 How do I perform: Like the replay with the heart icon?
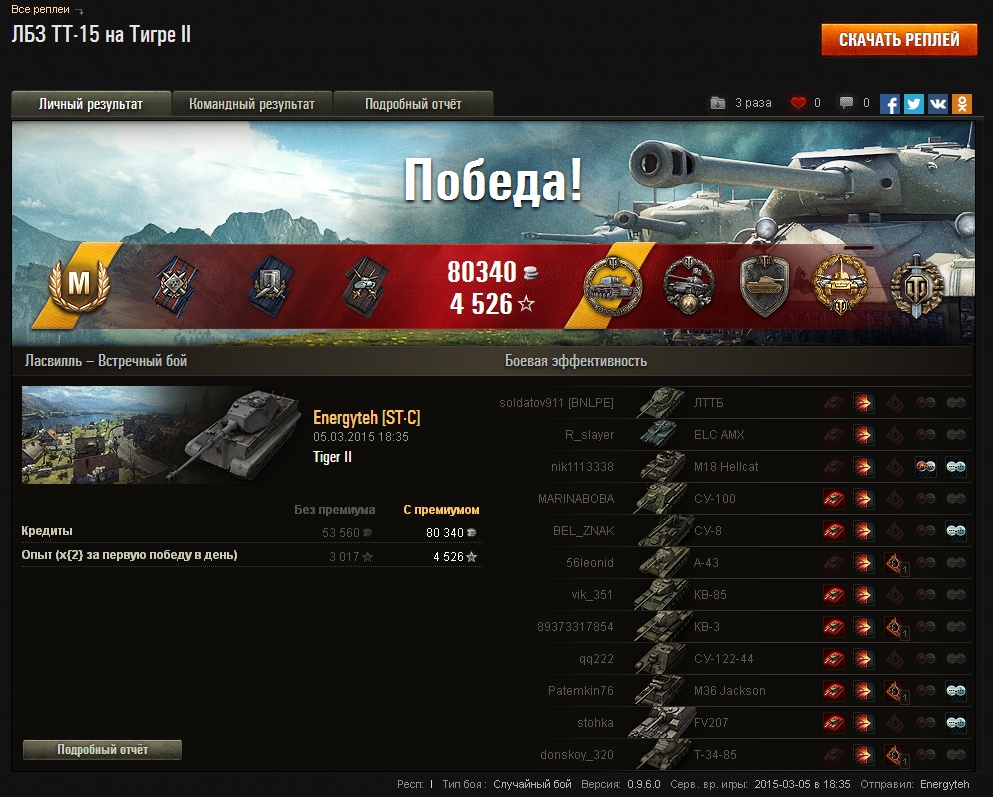[x=798, y=103]
